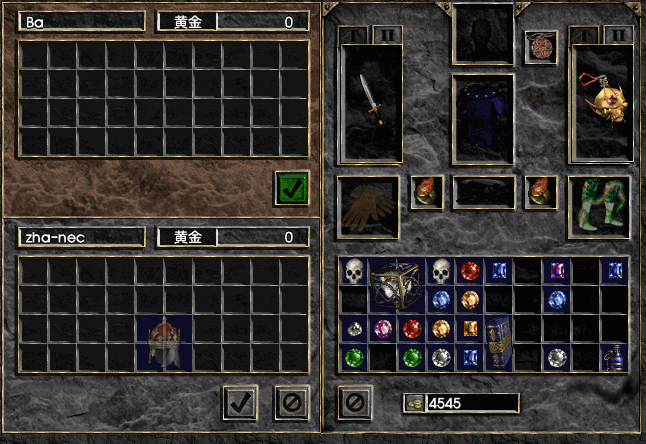Viewport: 646px width, 444px height.
Task: Select the equipped belt slot
Action: pos(484,192)
